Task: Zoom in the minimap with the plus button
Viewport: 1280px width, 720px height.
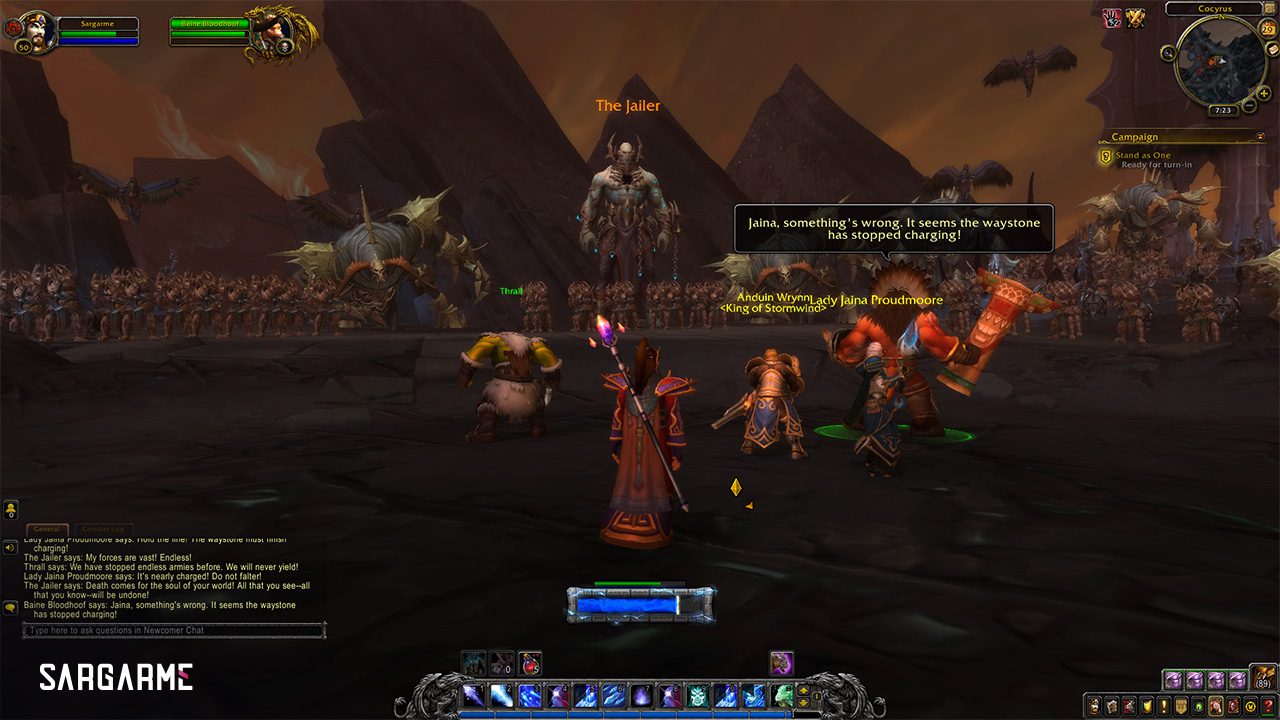Action: point(1263,94)
